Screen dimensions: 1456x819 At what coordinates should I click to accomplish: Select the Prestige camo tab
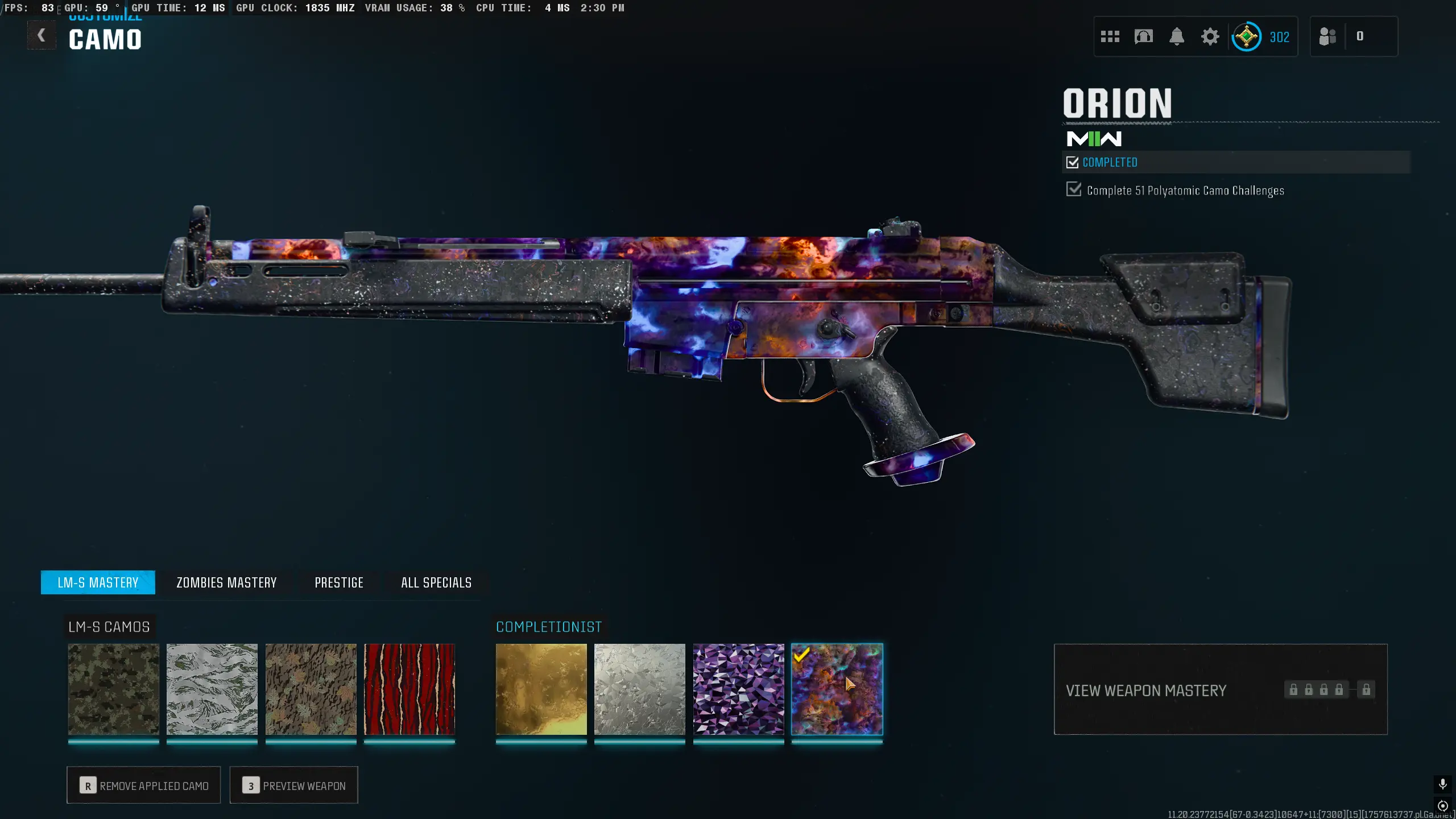coord(339,582)
